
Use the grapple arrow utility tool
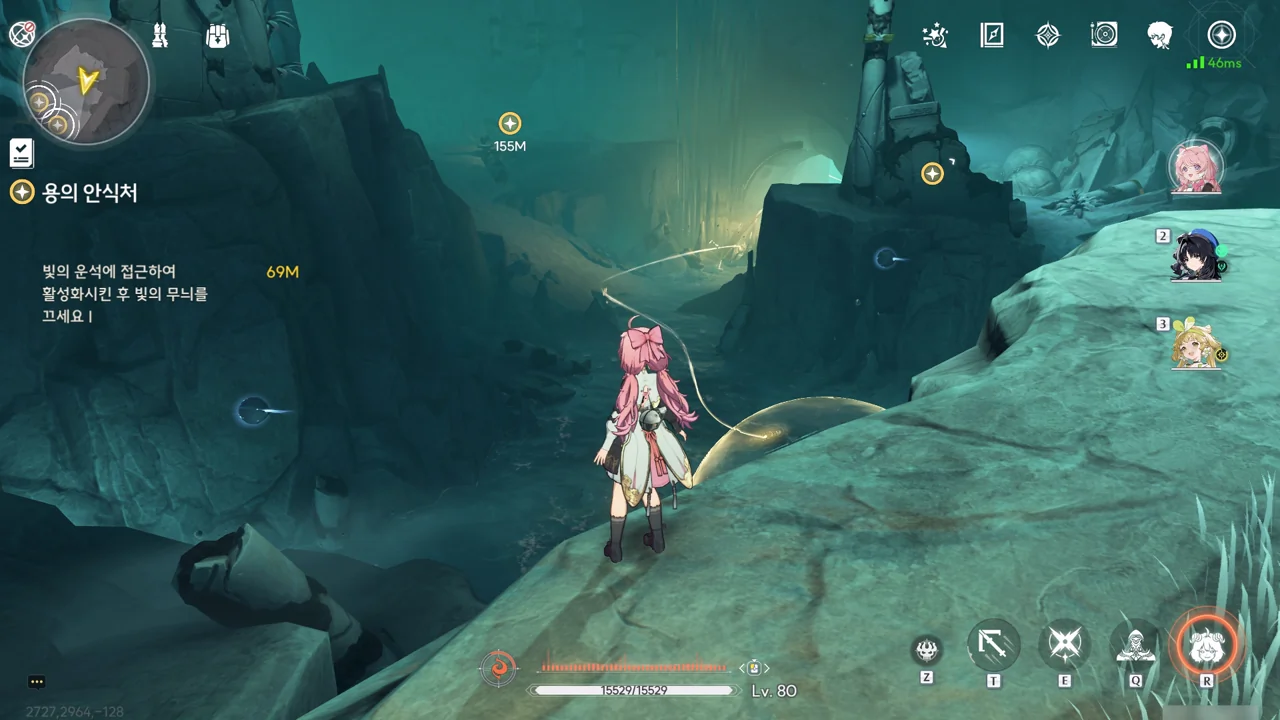click(993, 645)
